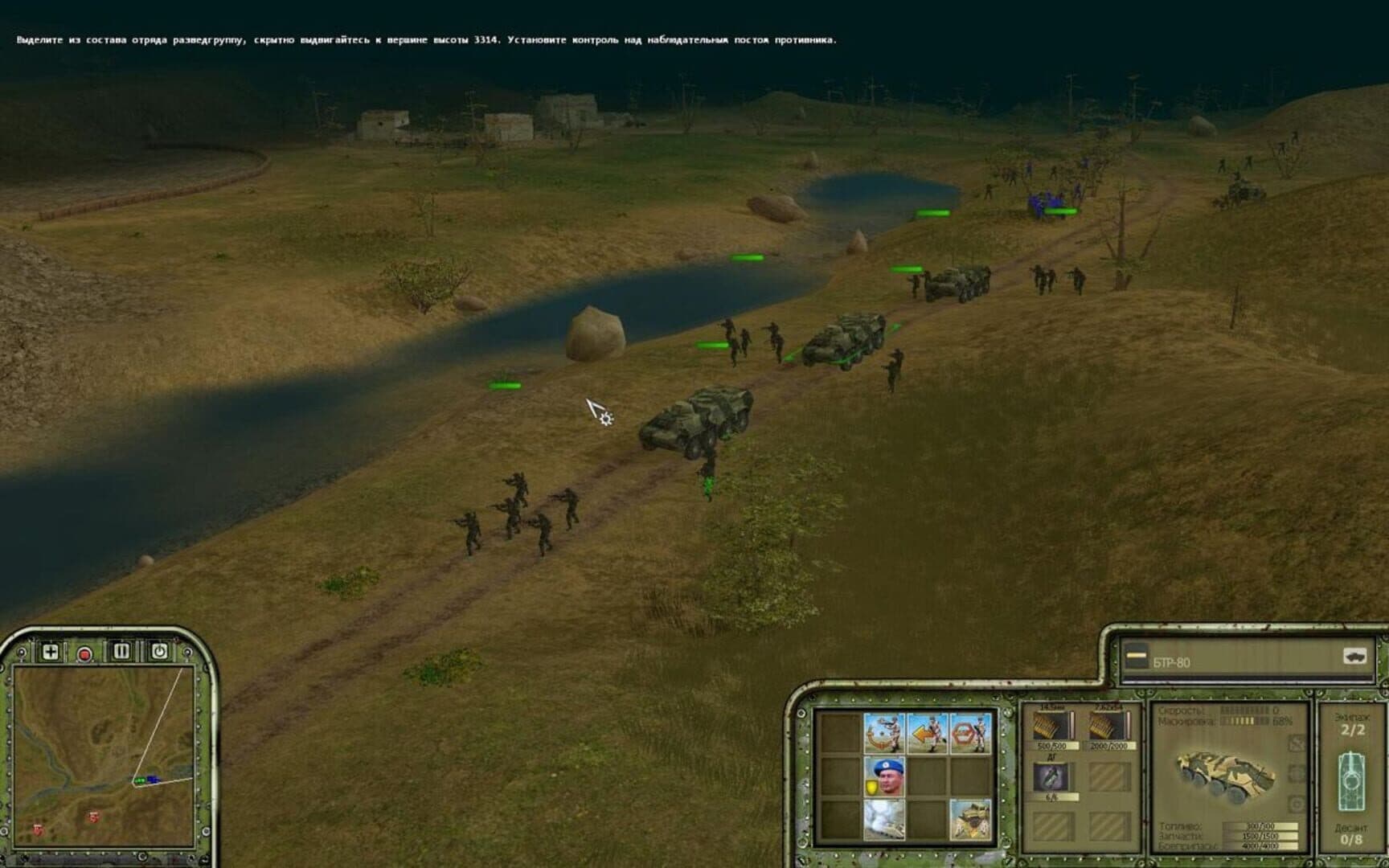Select the 14.5mm ammunition weapon slot
Viewport: 1389px width, 868px height.
1052,727
